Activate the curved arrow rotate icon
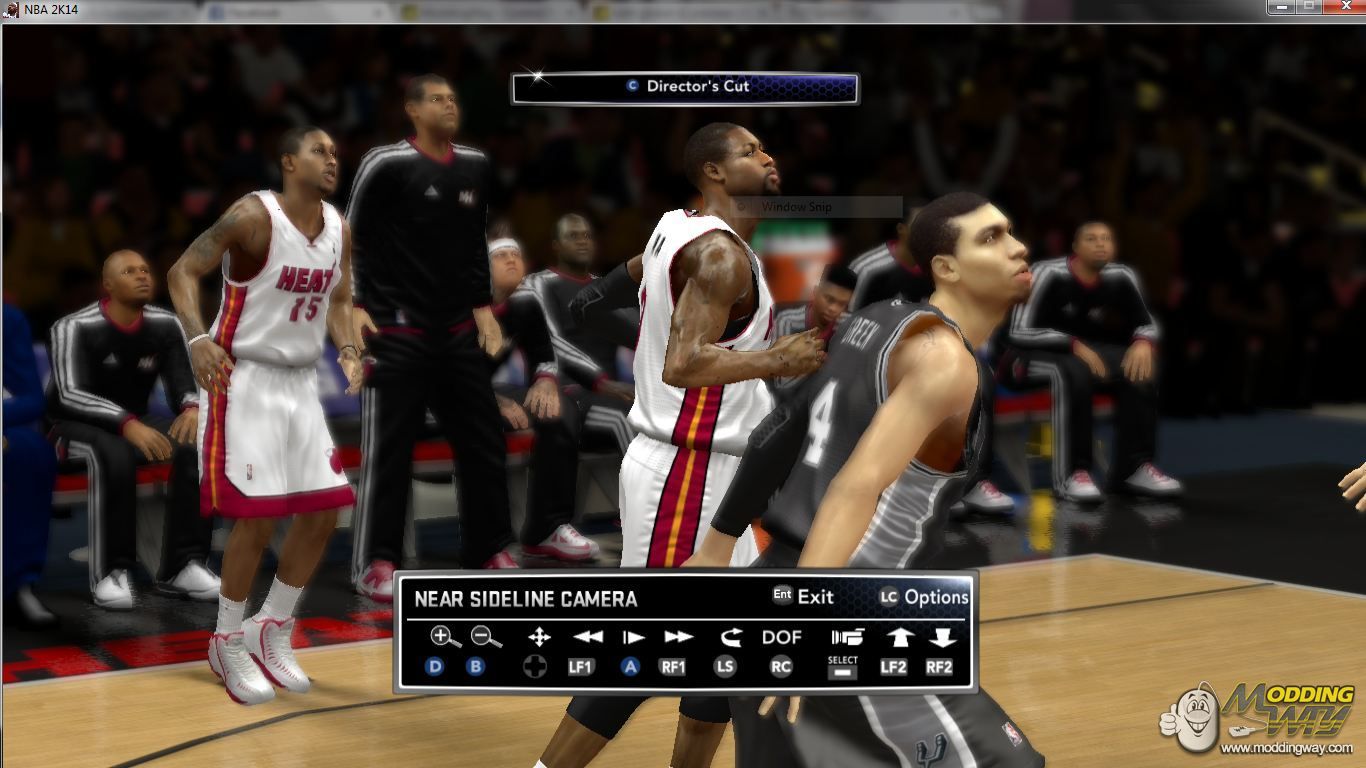This screenshot has height=768, width=1366. pos(730,637)
